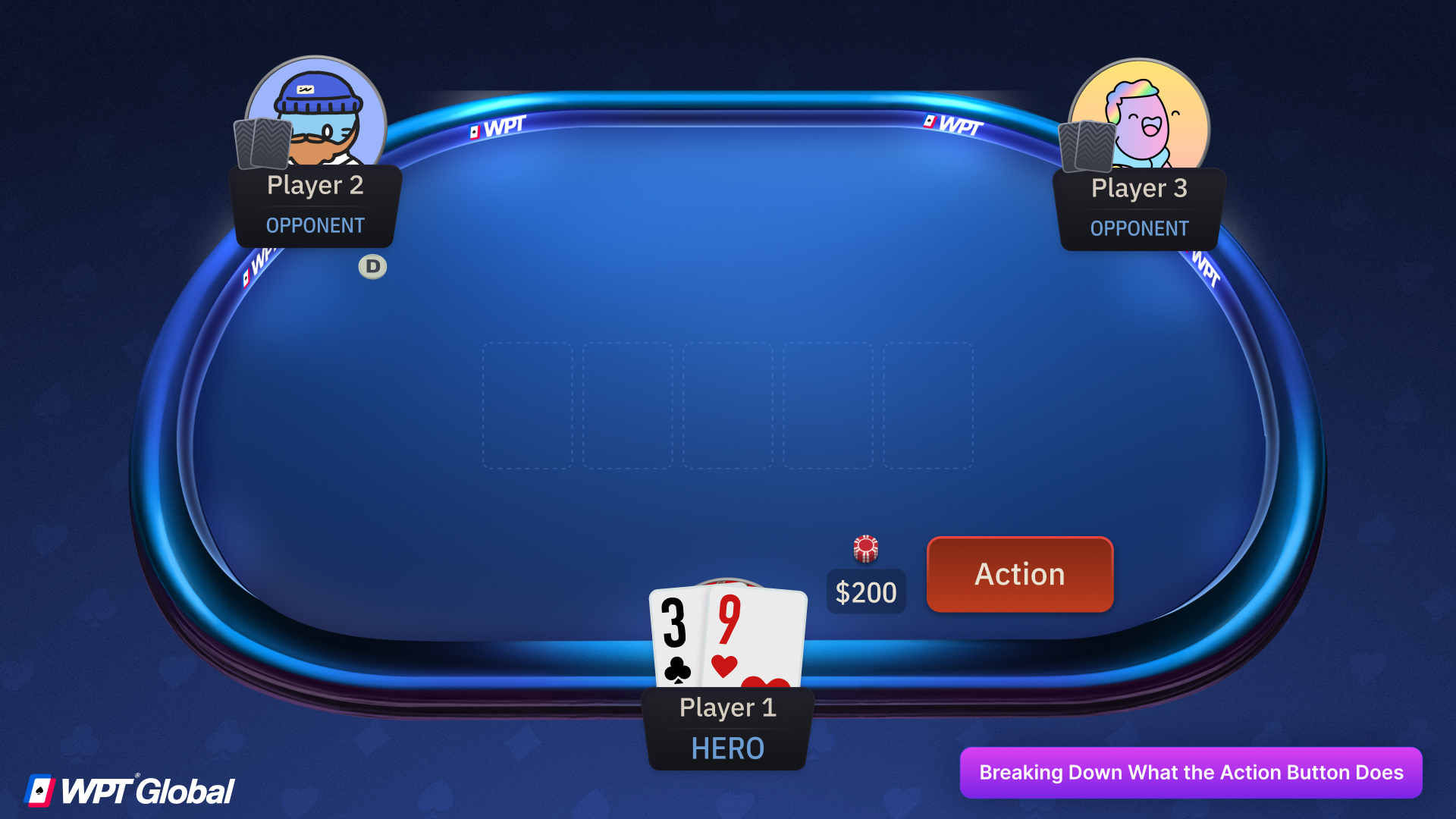
Task: Click the red chip as bet size indicator
Action: [x=866, y=549]
